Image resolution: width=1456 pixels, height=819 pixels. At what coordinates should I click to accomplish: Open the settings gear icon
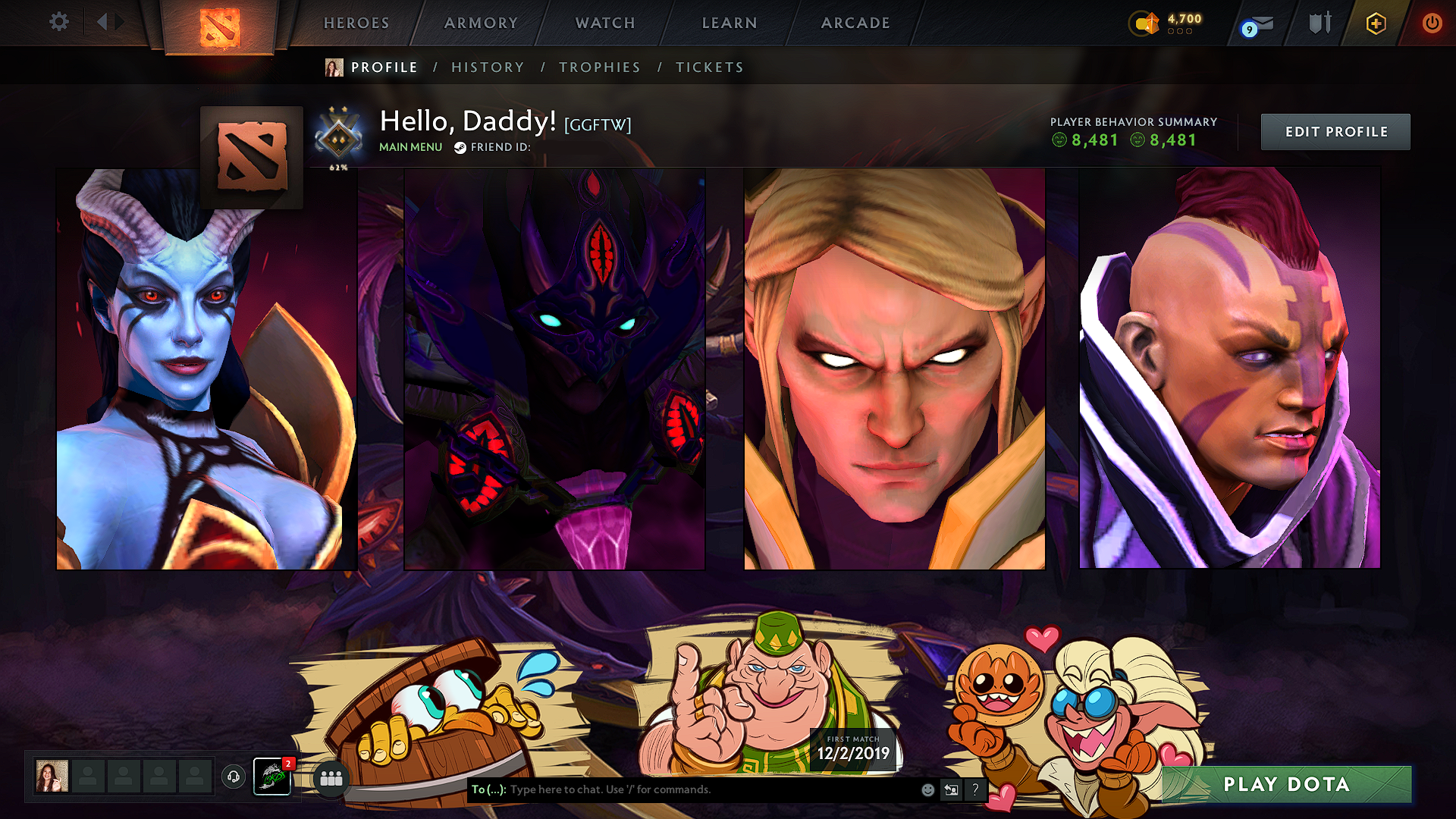(58, 22)
